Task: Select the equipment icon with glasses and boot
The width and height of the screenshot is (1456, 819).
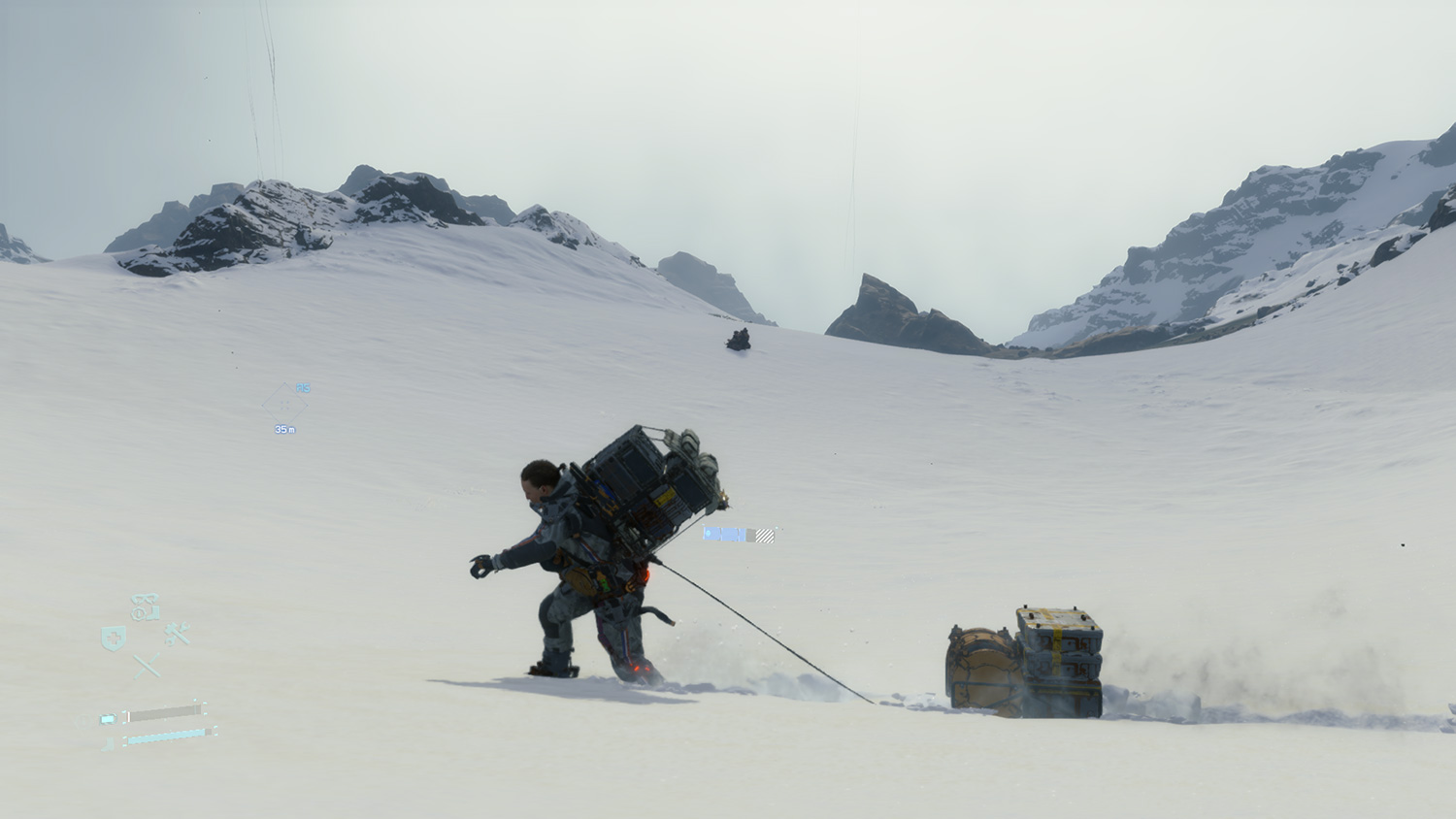Action: pos(146,607)
